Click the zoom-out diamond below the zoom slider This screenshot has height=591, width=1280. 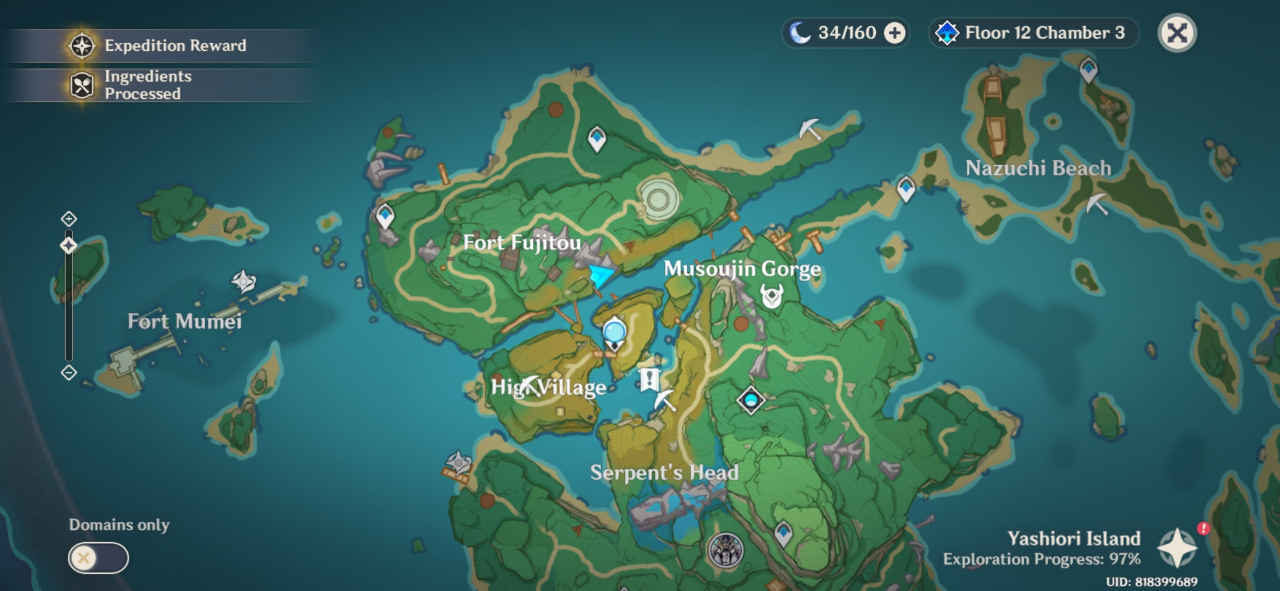tap(69, 373)
